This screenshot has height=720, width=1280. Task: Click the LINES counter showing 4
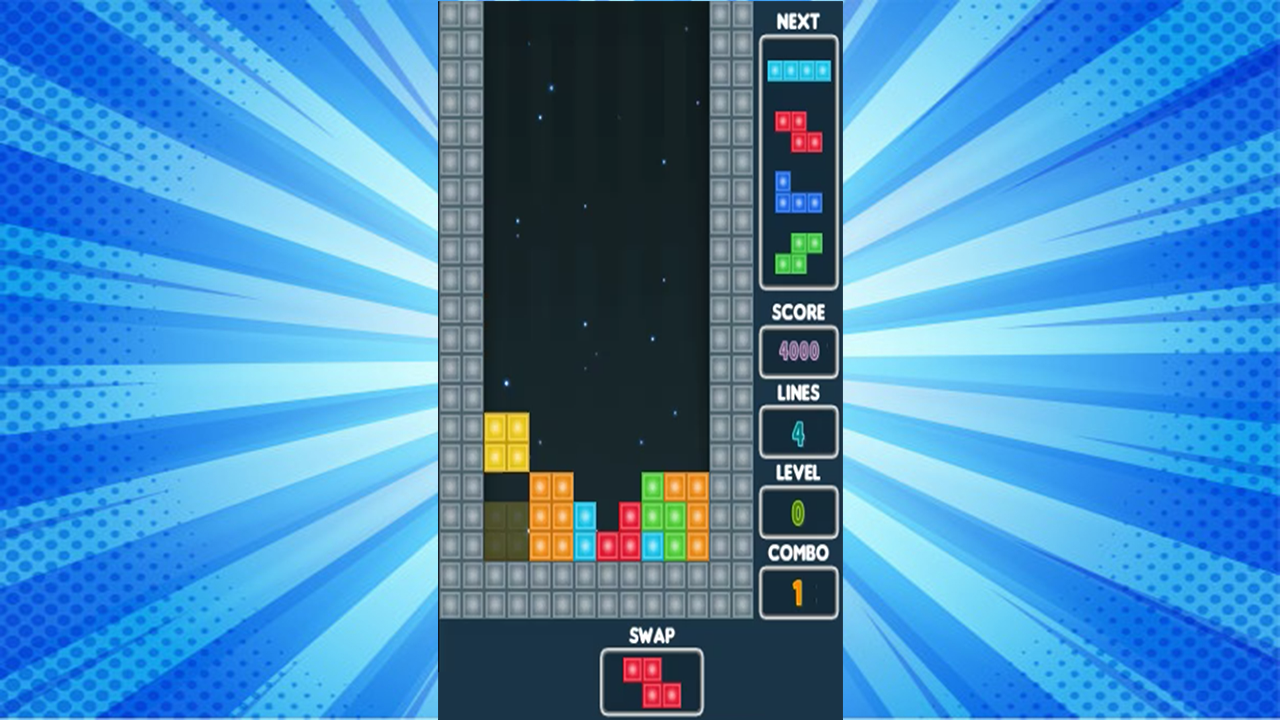[x=798, y=432]
